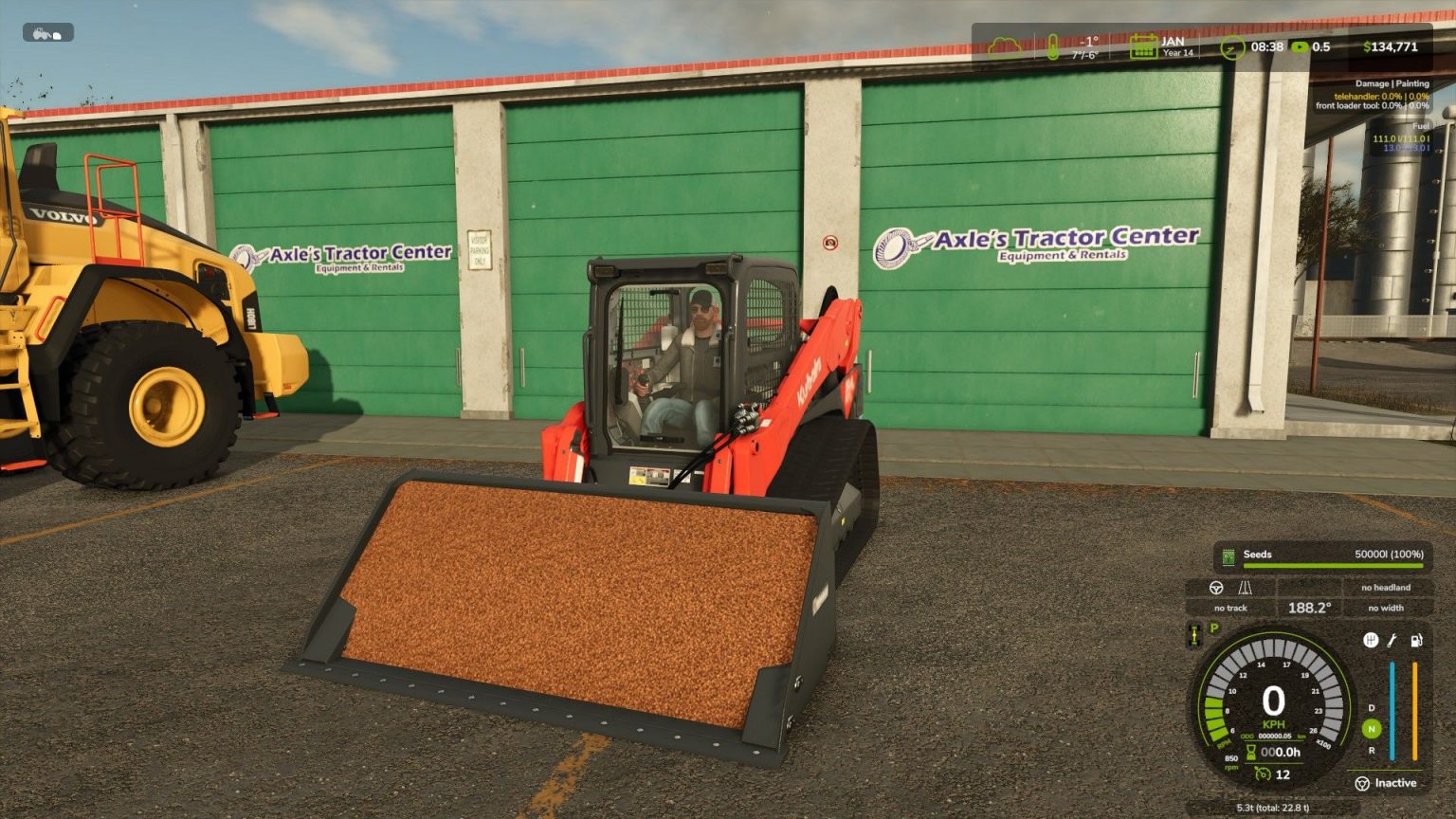Click the no headland button
1456x819 pixels.
[x=1386, y=588]
